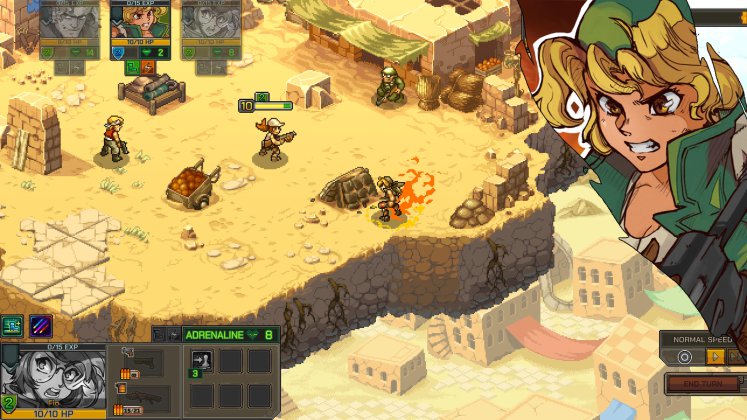Select the rifle weapon slot
Screen dimensions: 747x420
pyautogui.click(x=141, y=395)
